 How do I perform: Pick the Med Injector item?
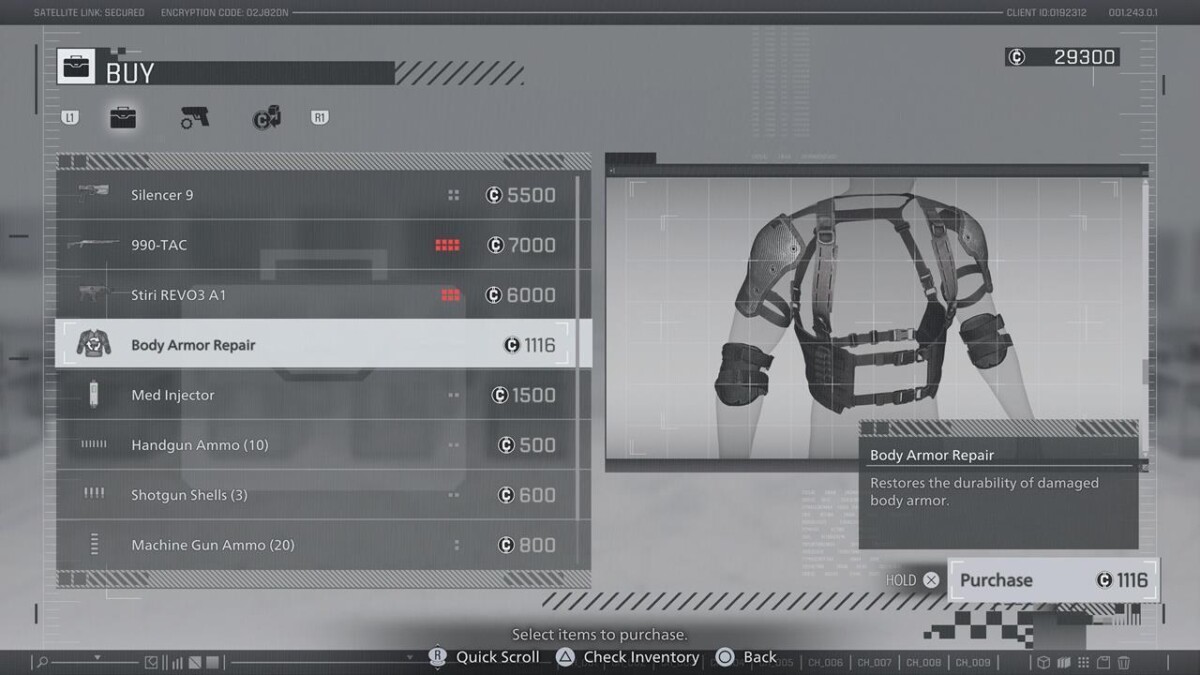point(320,395)
